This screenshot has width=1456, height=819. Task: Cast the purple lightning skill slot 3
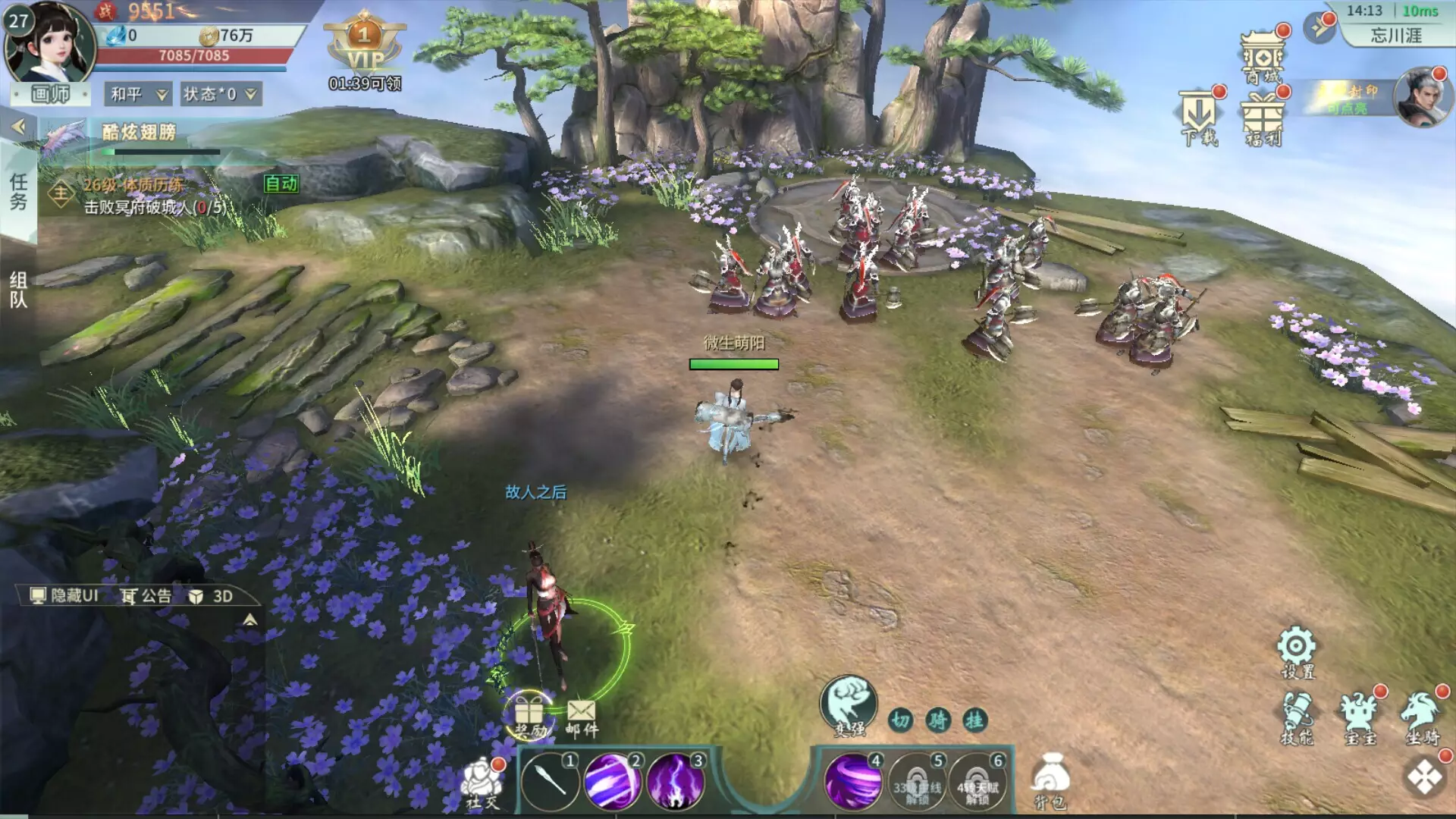click(675, 781)
